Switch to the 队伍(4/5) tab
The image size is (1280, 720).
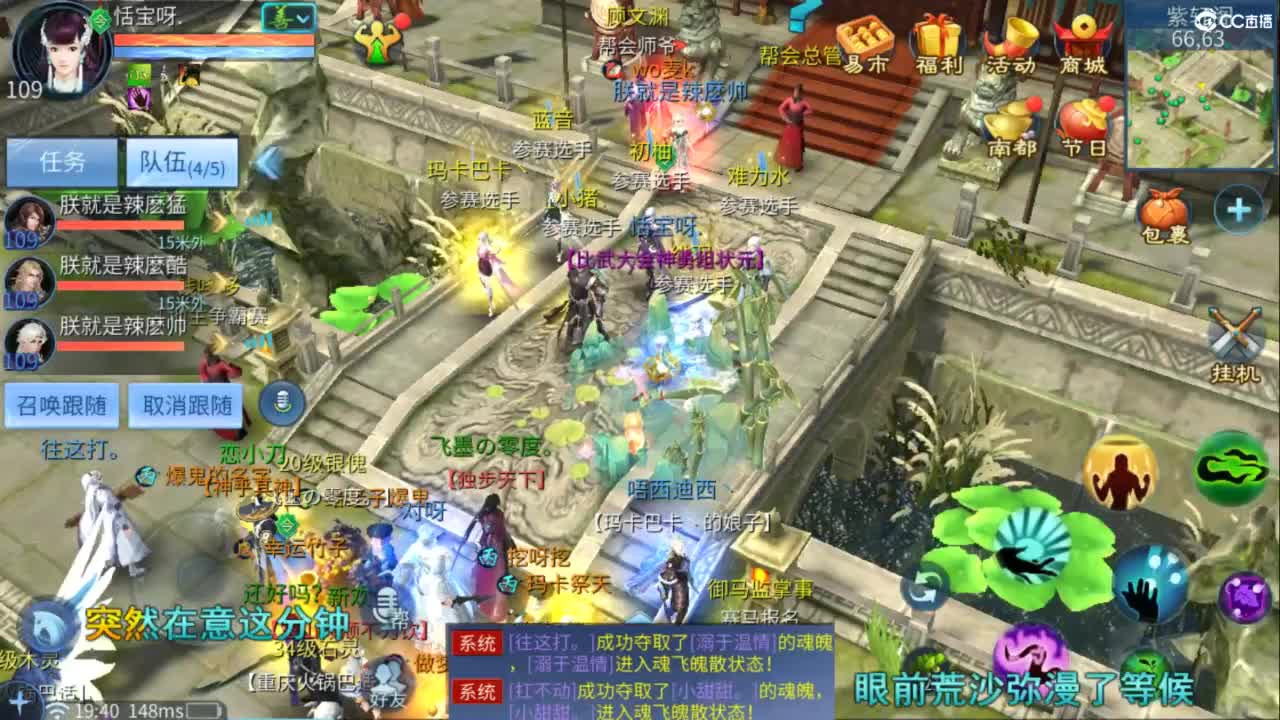180,161
